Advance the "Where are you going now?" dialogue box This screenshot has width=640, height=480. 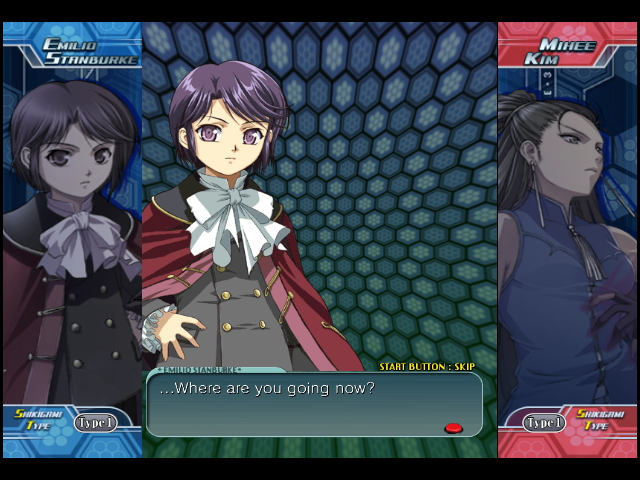point(314,404)
